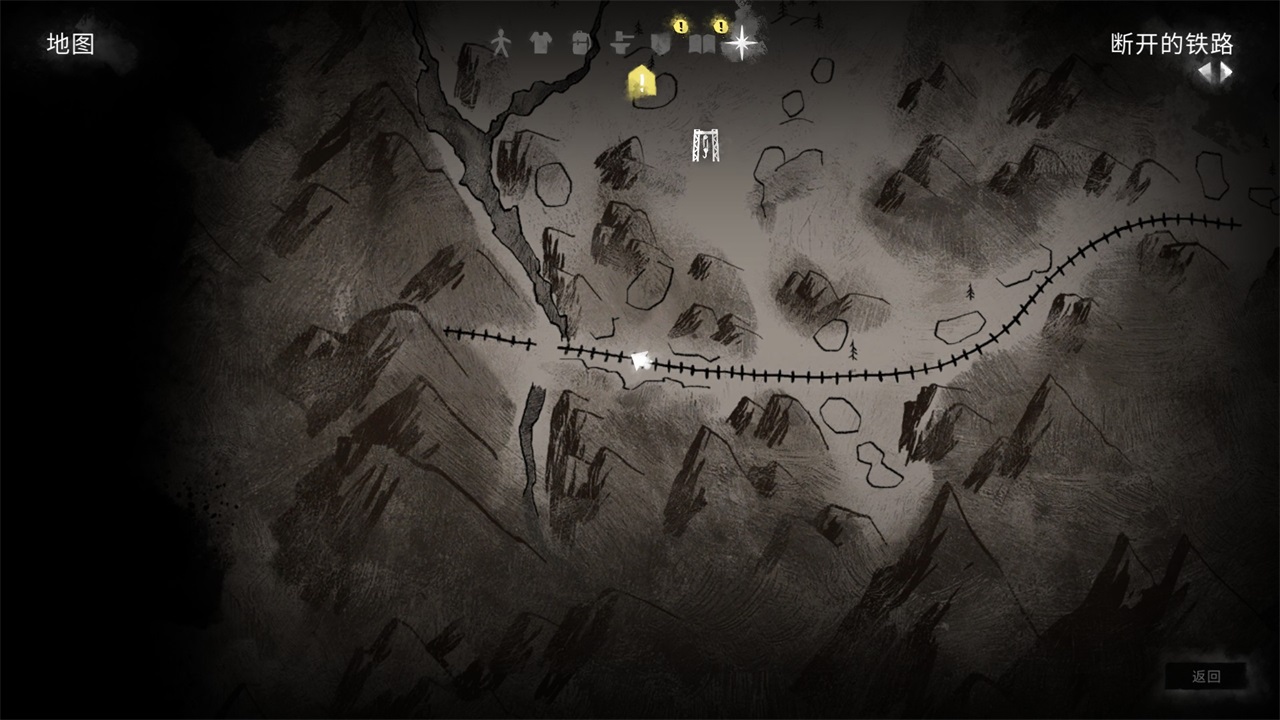
Task: Select the map tab with the compass star
Action: [x=741, y=43]
